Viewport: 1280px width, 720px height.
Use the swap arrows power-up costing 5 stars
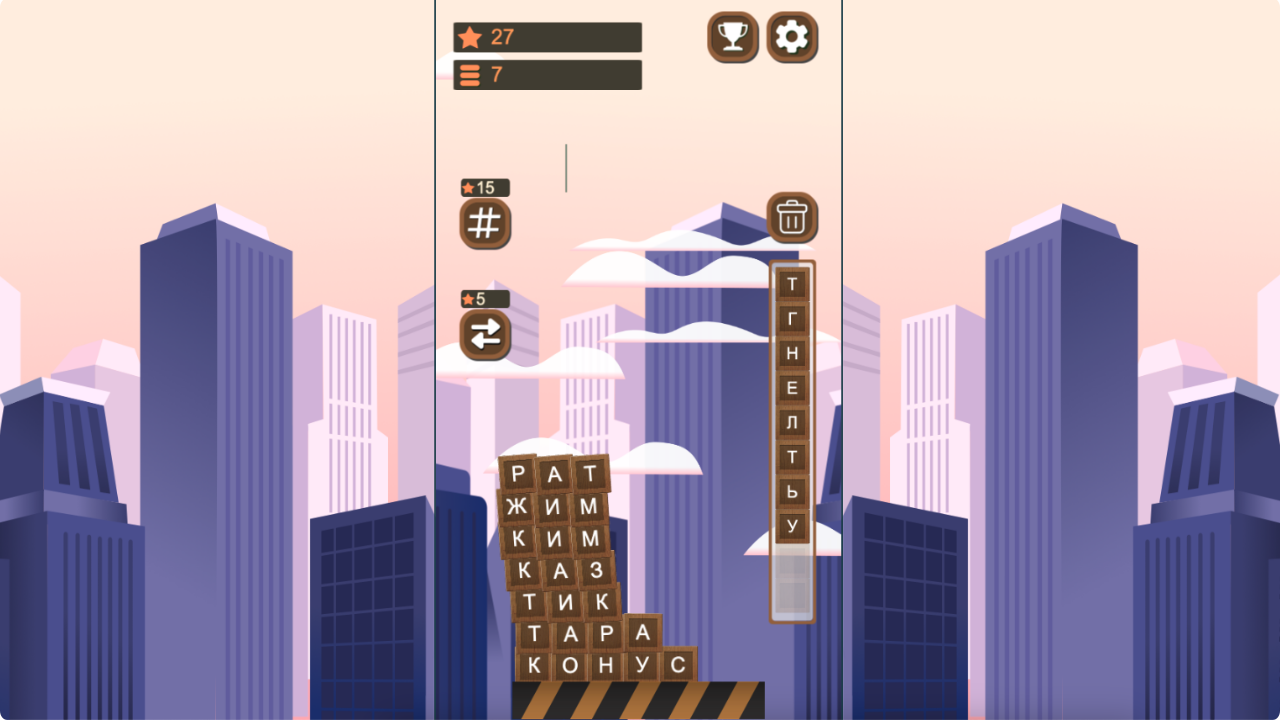point(485,335)
